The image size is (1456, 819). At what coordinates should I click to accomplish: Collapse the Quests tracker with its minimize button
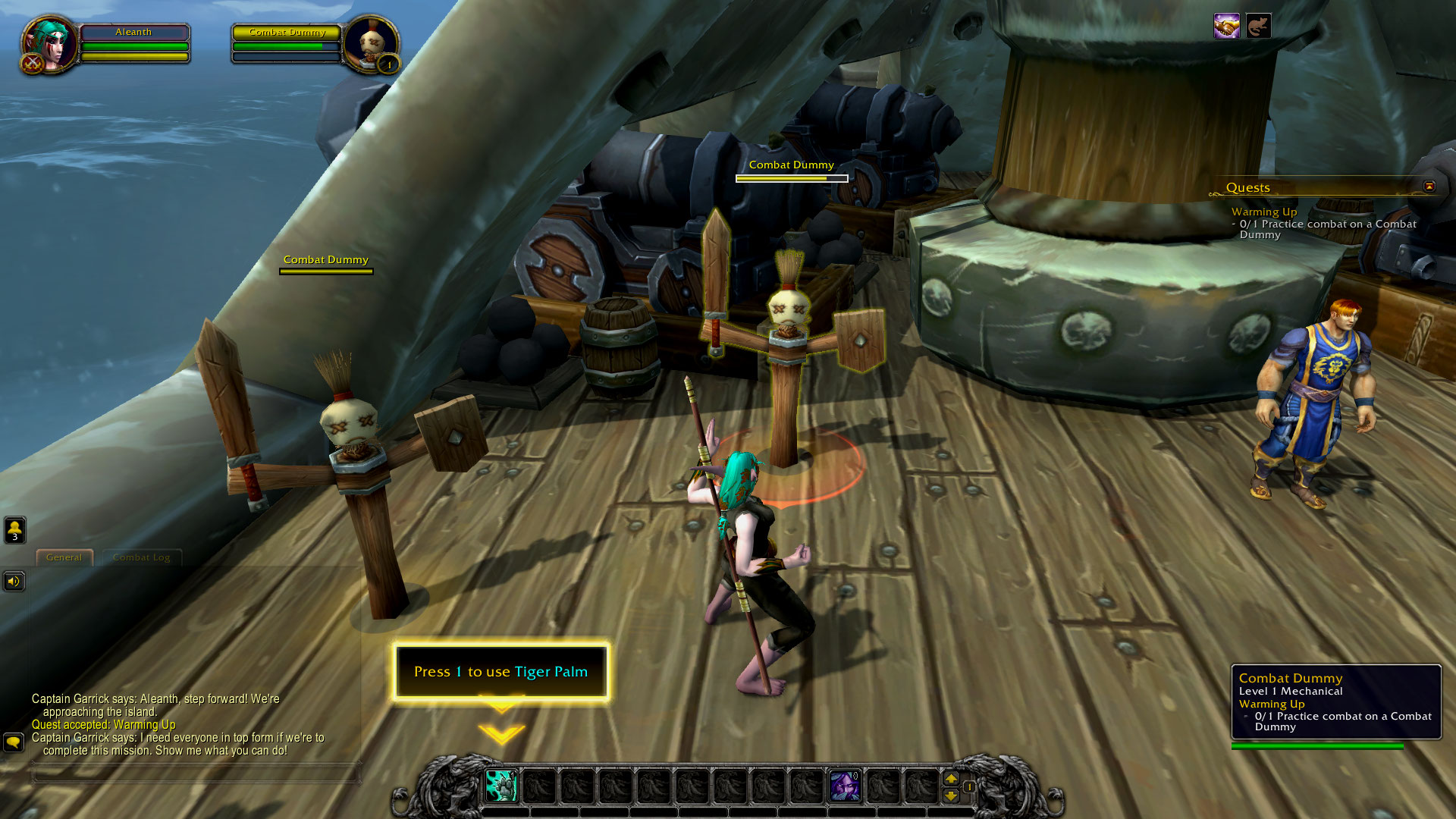coord(1429,187)
